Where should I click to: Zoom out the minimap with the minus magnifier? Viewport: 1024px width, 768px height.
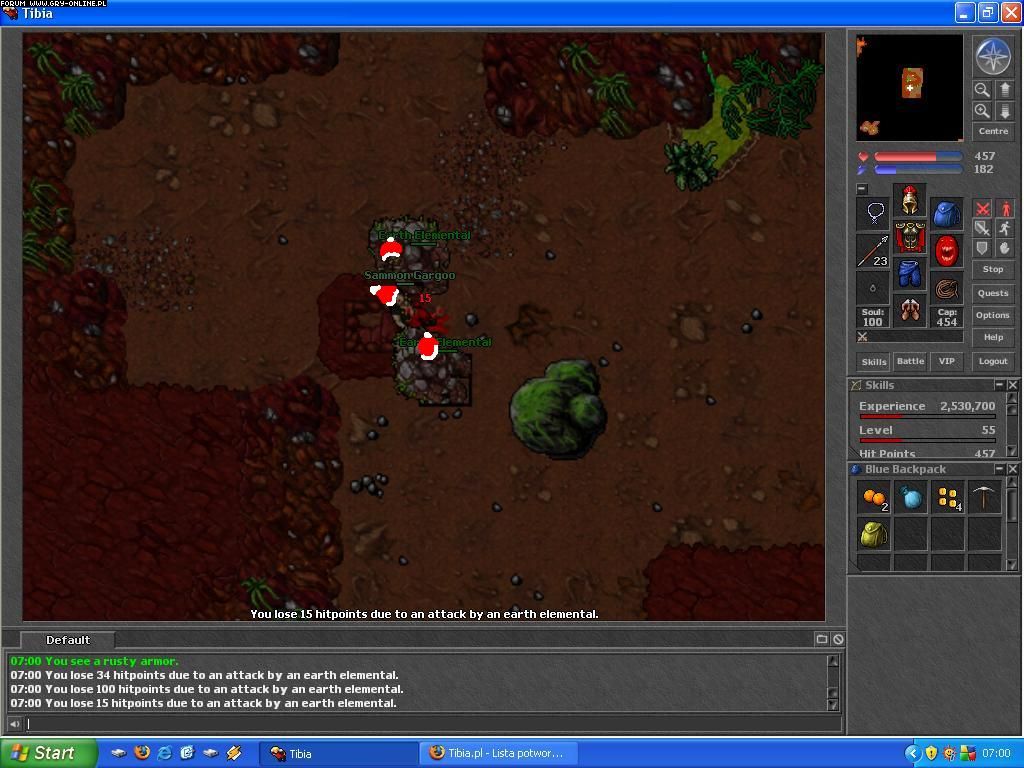point(982,90)
